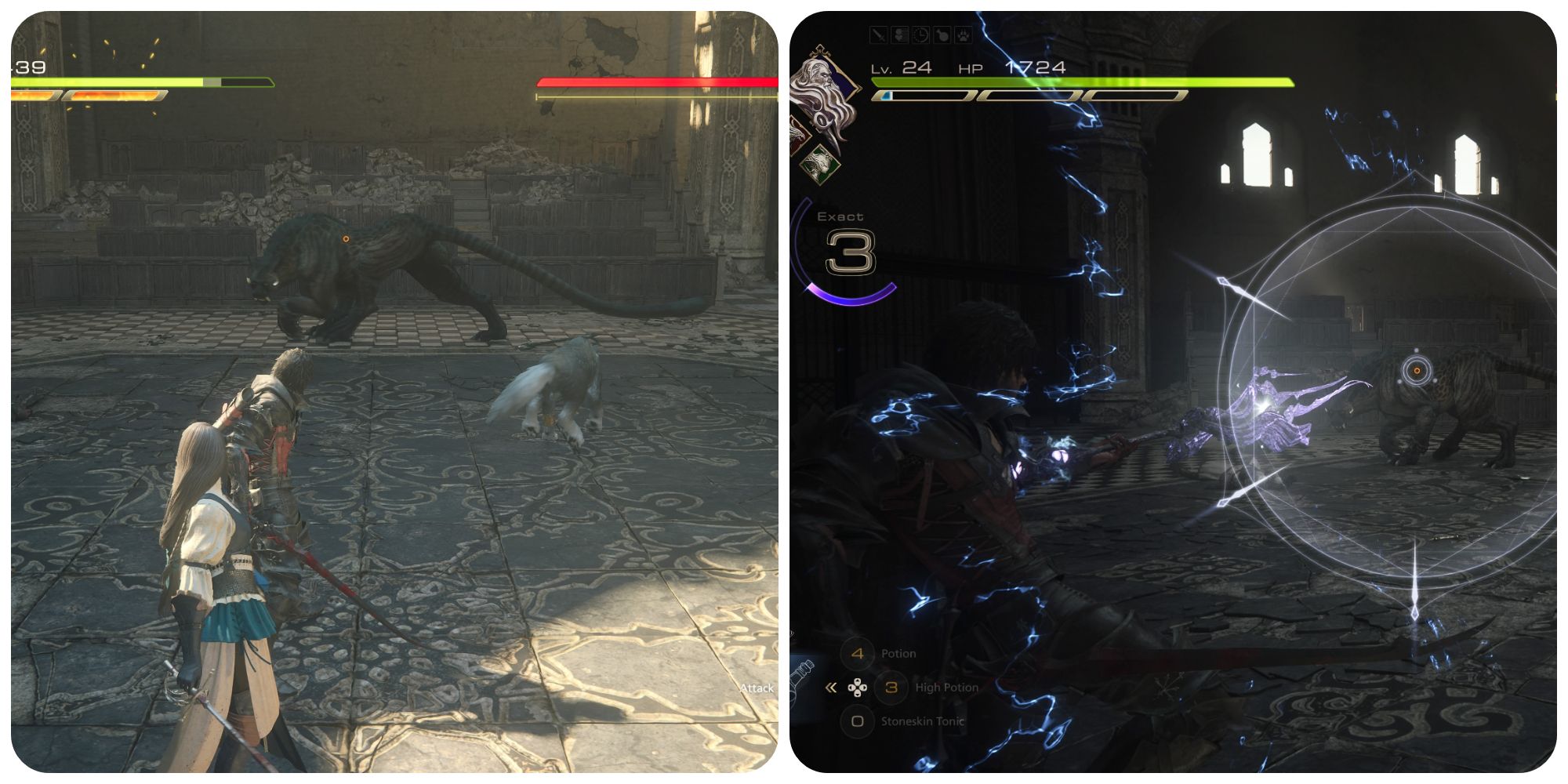
Task: Click the paw status icon for Torgal
Action: pos(964,34)
